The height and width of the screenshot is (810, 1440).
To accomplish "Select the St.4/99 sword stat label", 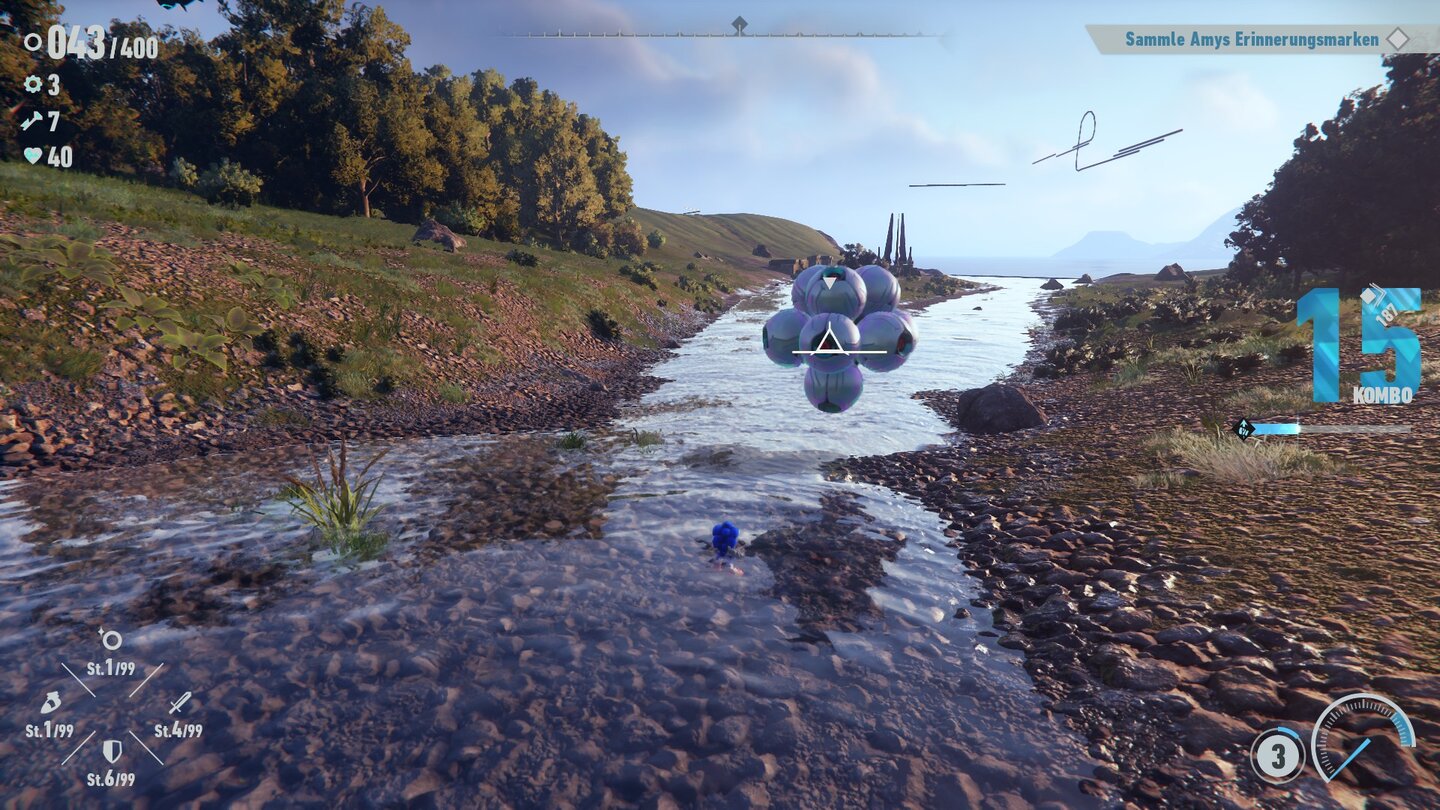I will click(x=178, y=730).
